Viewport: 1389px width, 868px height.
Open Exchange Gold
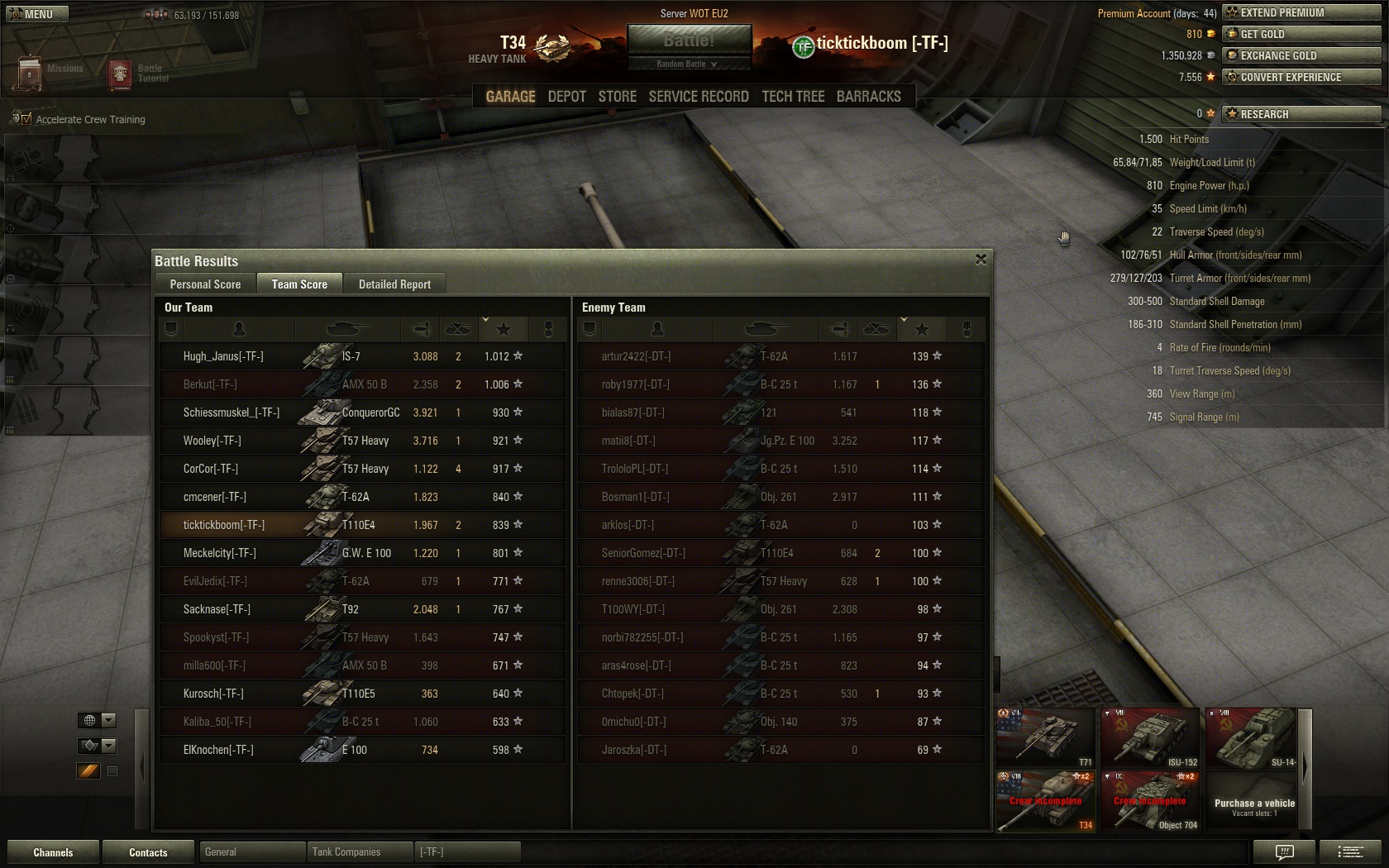[1301, 55]
